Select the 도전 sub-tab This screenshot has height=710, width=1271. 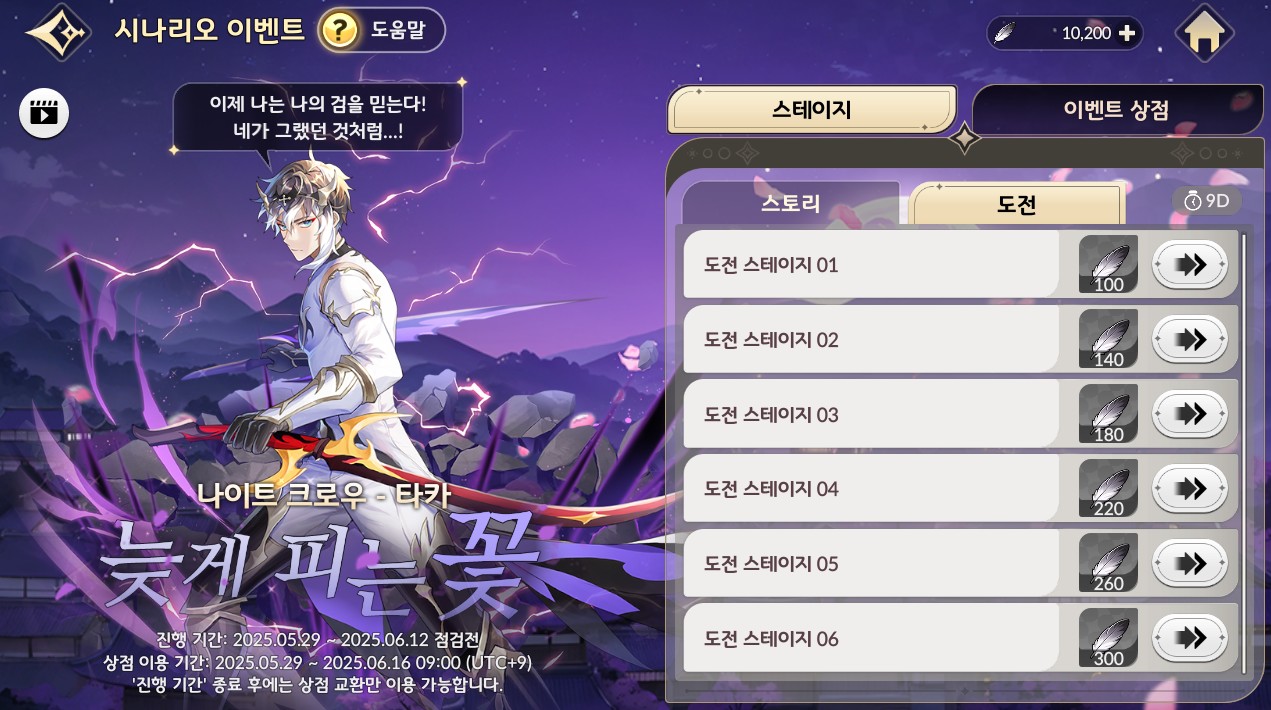tap(1017, 205)
